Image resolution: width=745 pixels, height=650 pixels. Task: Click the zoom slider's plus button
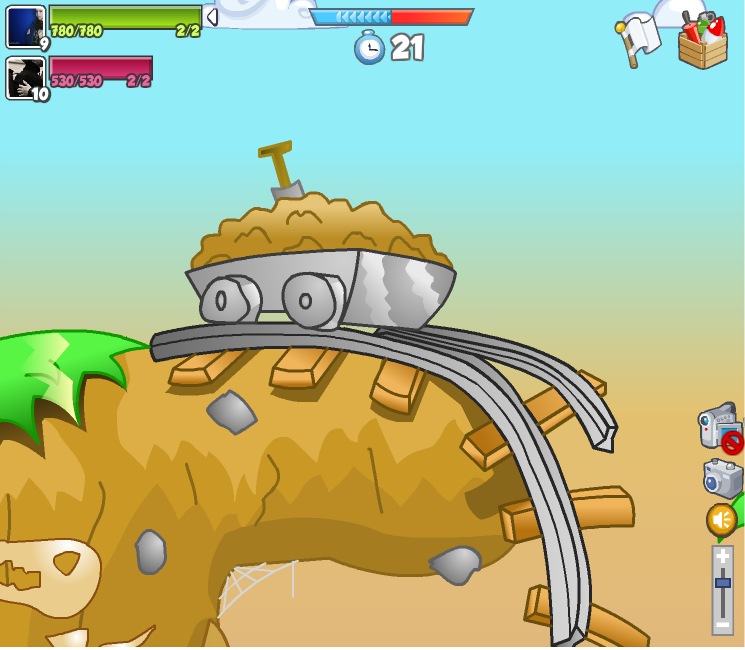pyautogui.click(x=722, y=556)
